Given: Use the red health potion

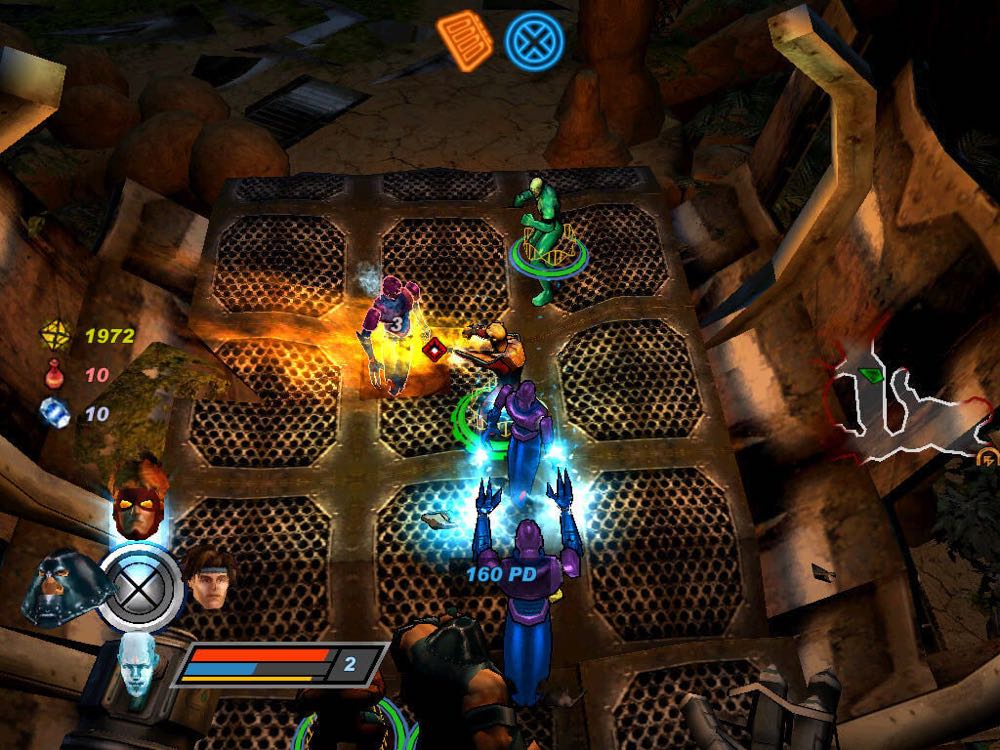Looking at the screenshot, I should click(53, 374).
